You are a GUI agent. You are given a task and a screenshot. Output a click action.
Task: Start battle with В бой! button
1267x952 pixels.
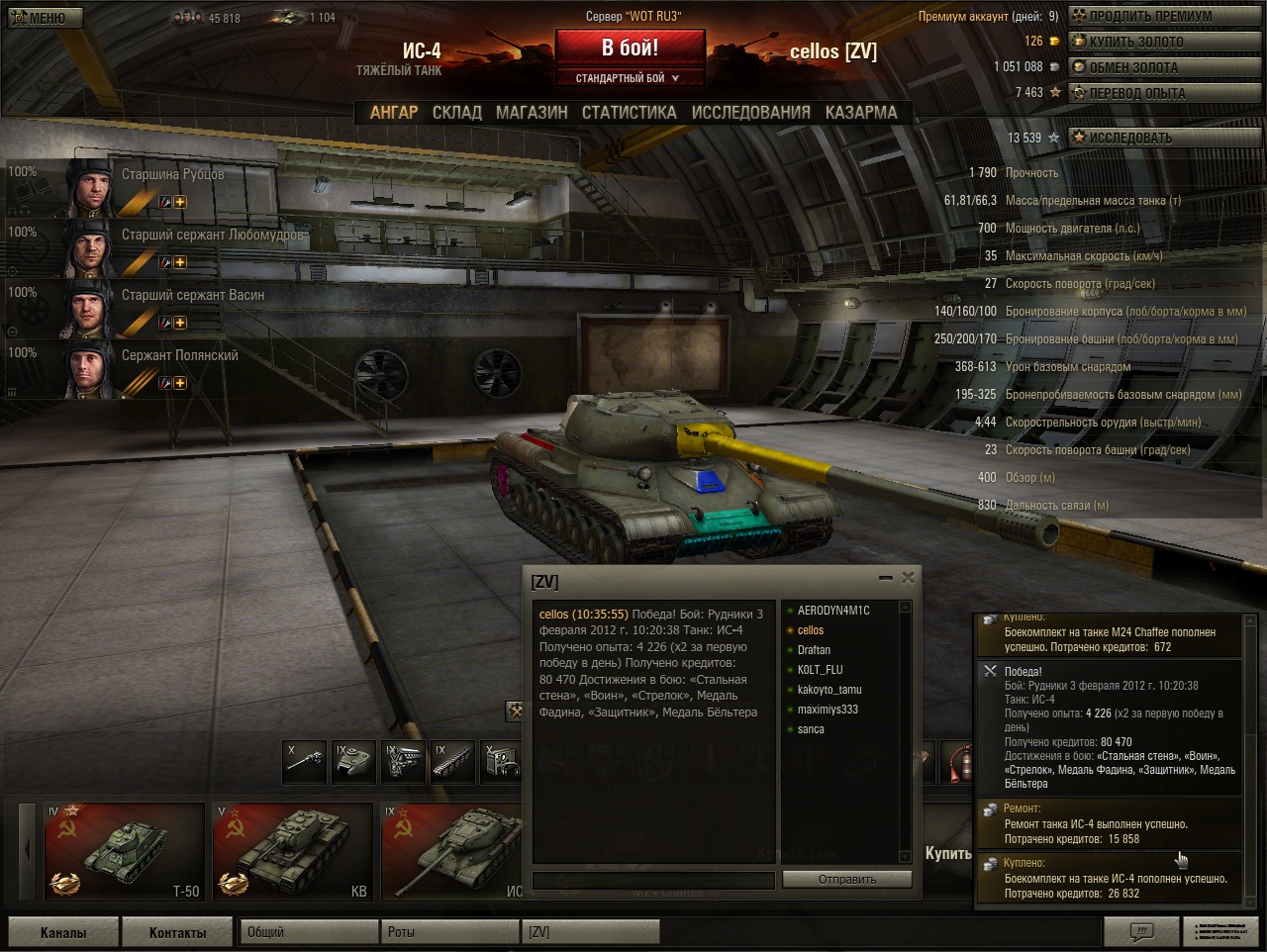click(630, 48)
